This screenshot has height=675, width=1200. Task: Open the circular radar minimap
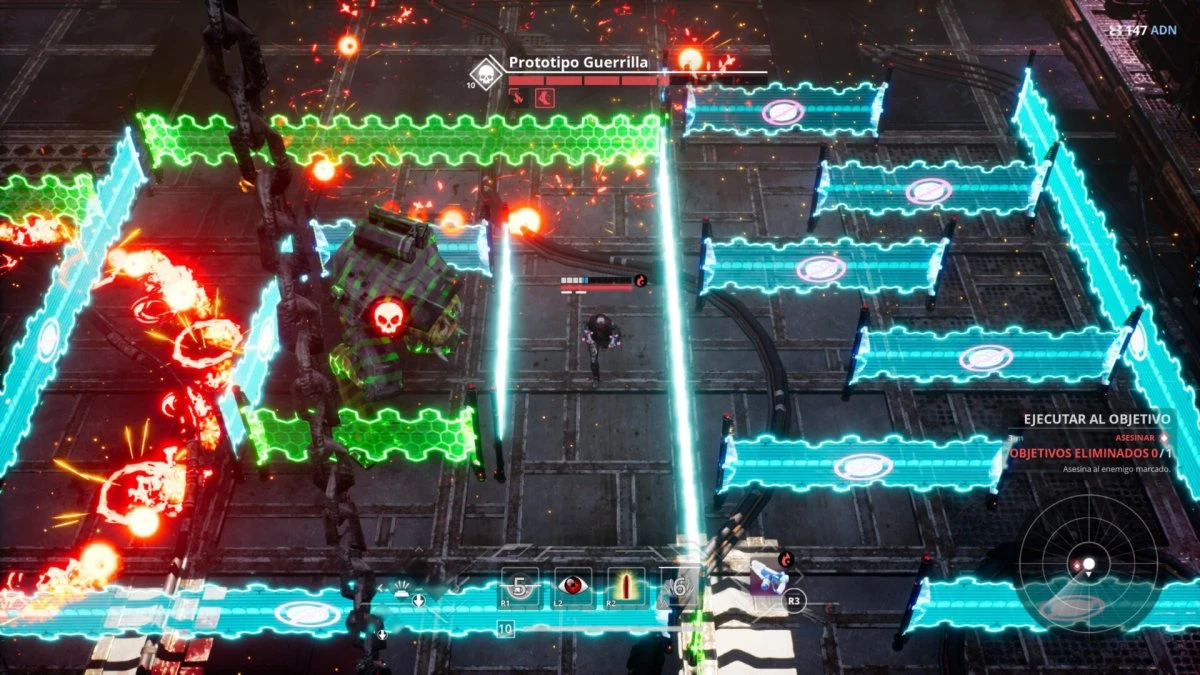[1088, 566]
